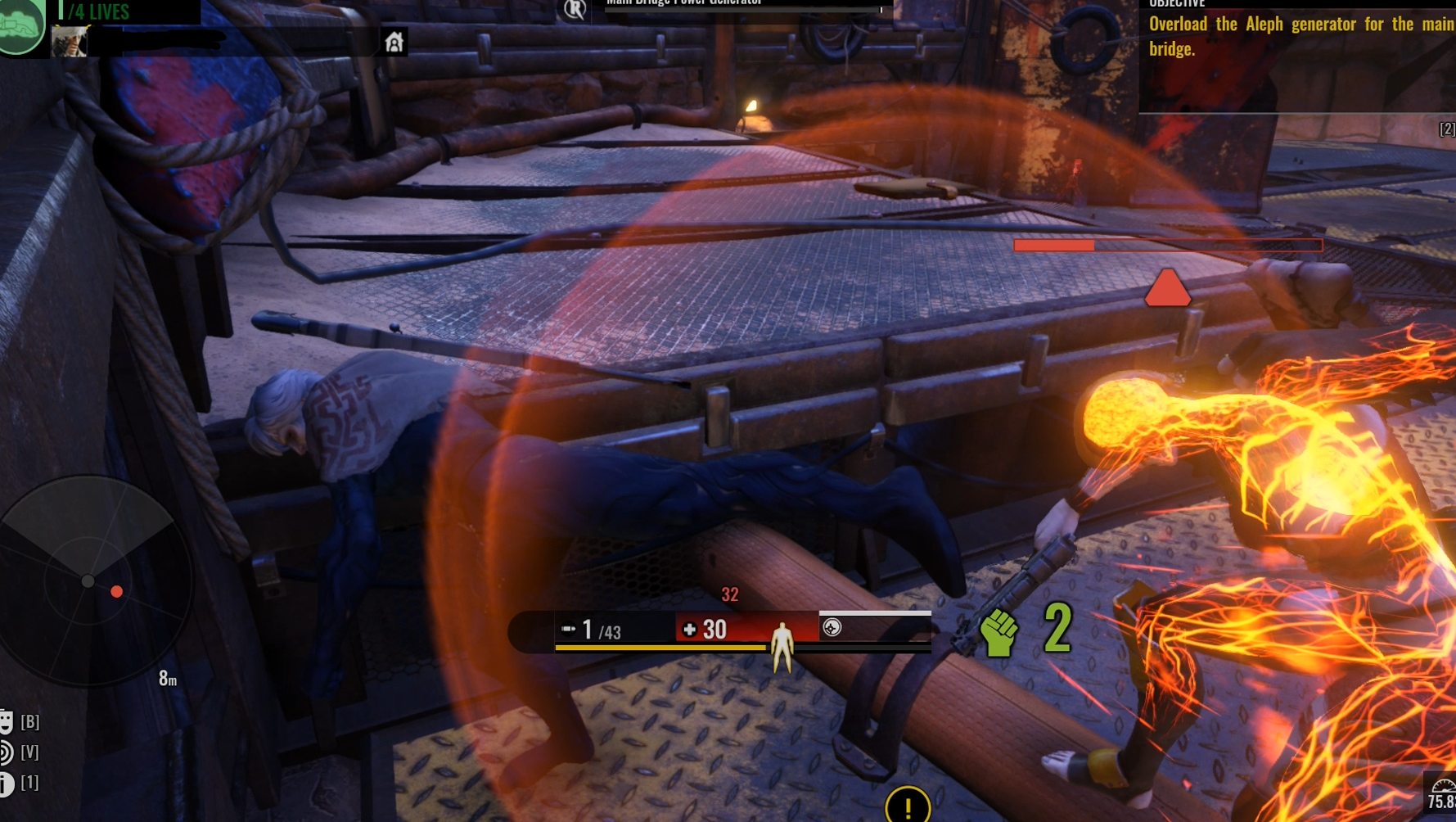Select the spiral icon labeled V
1456x822 pixels.
click(x=7, y=752)
